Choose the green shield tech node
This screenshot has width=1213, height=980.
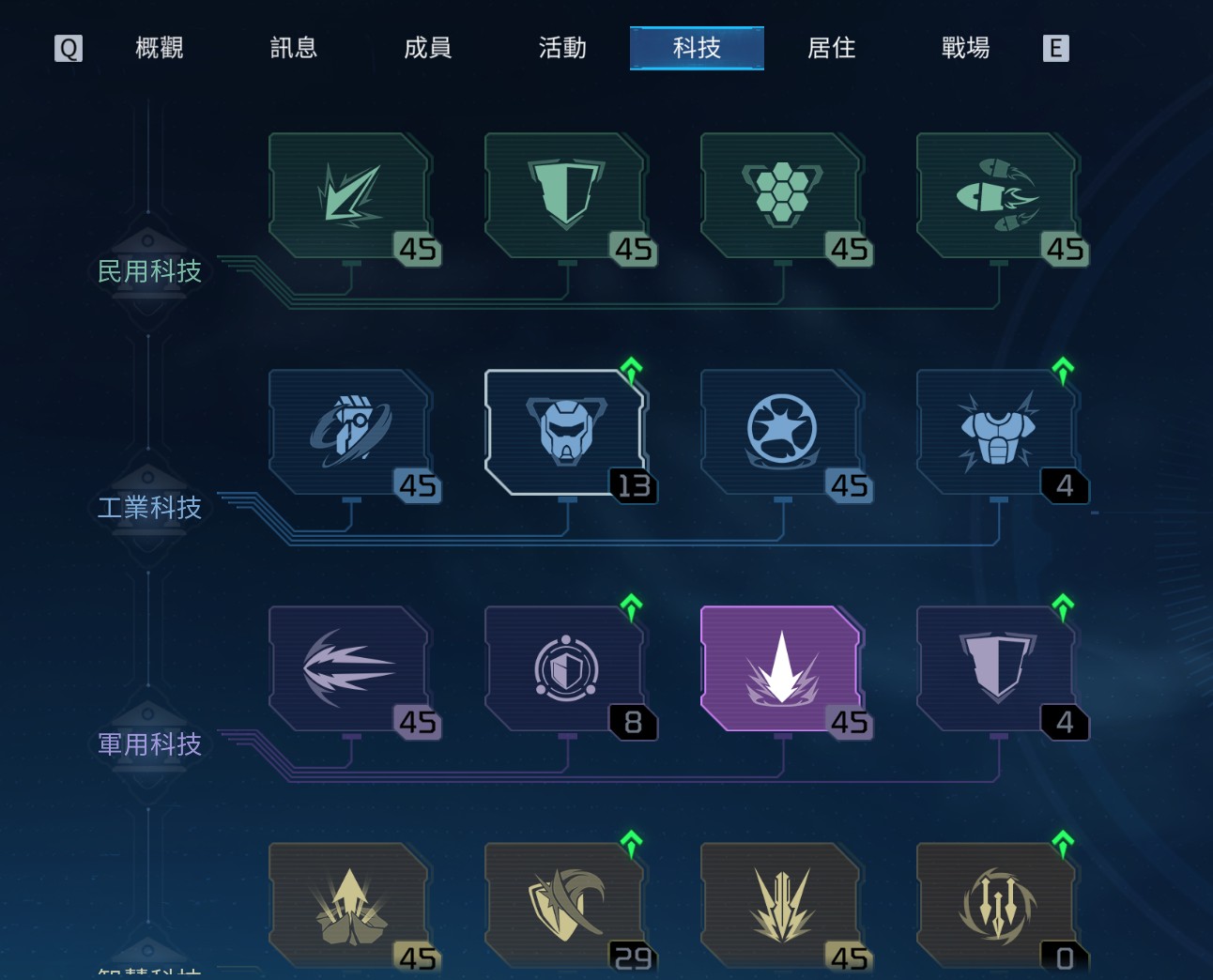click(x=565, y=195)
